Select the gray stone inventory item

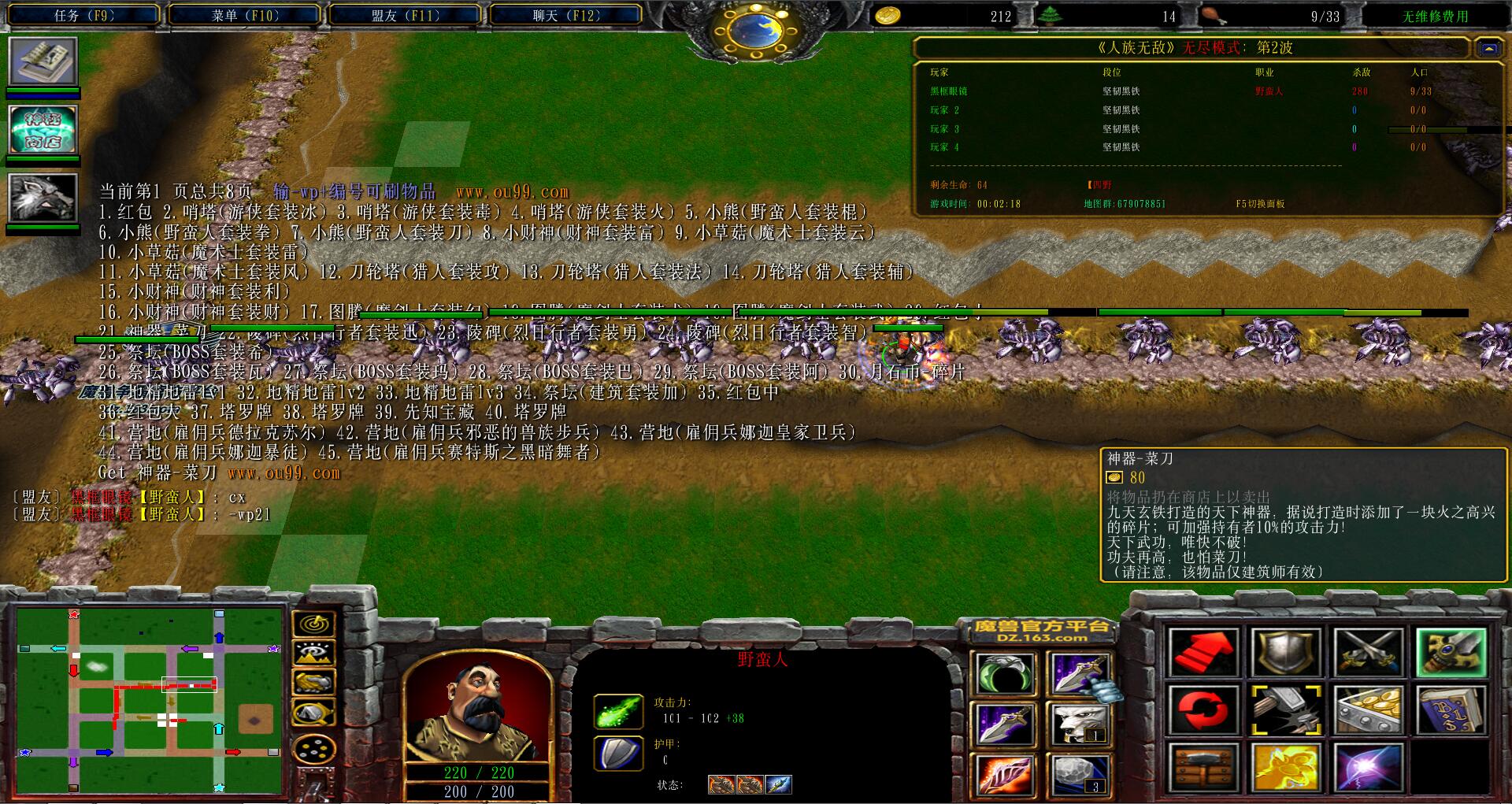coord(1080,773)
